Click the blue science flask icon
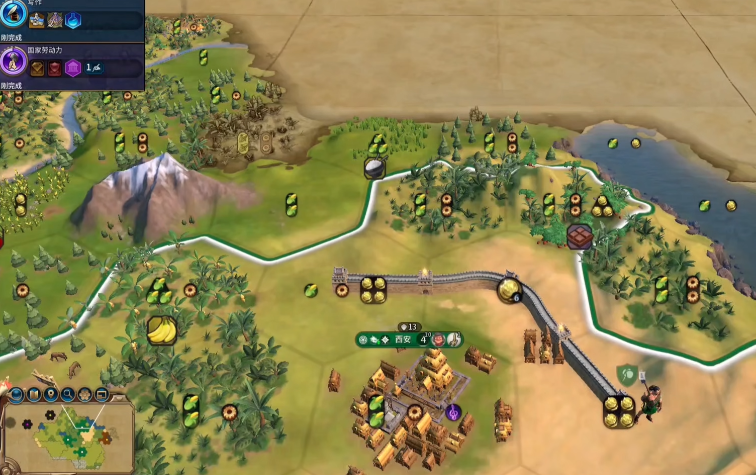The height and width of the screenshot is (475, 756). pos(72,20)
